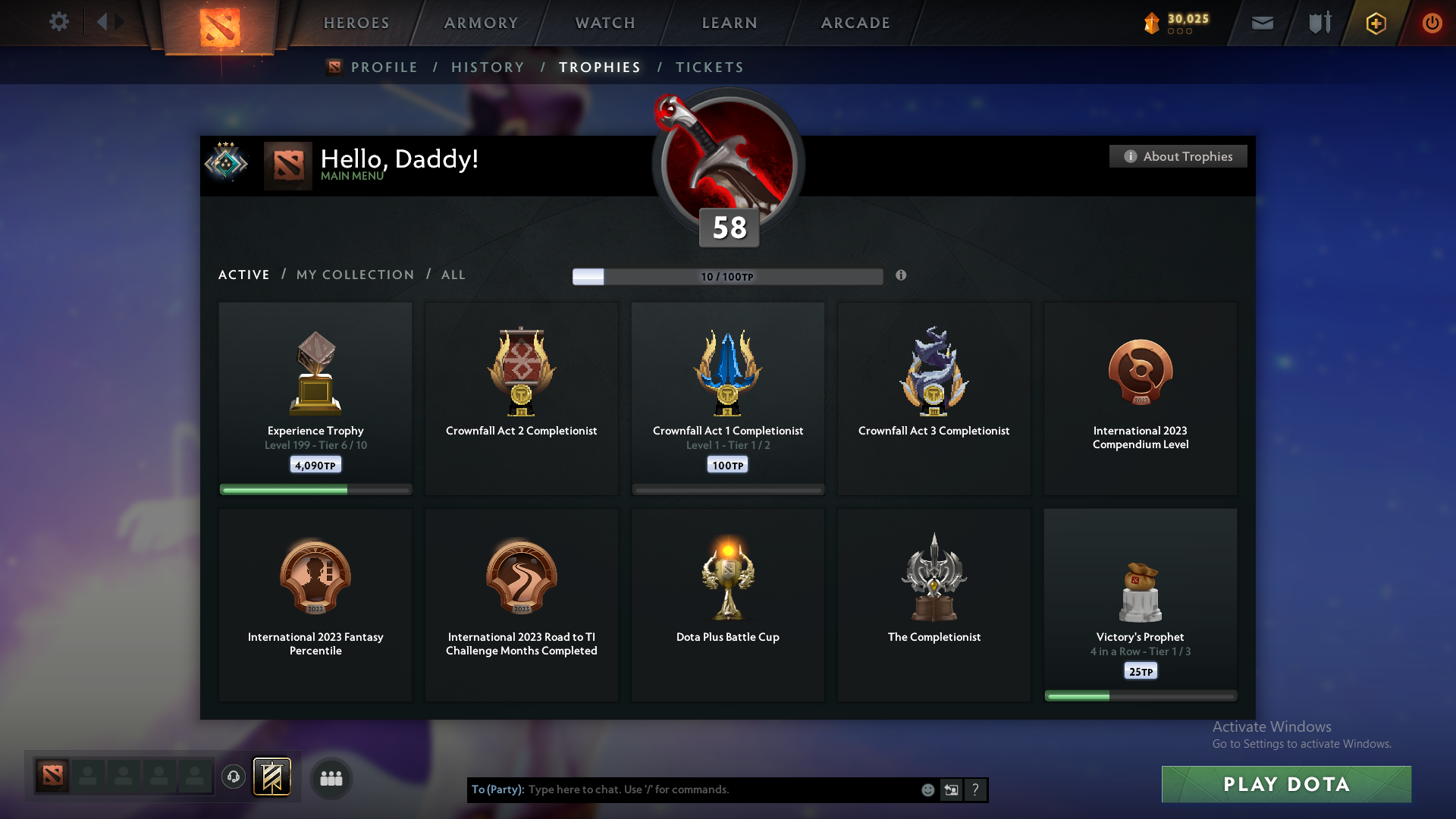Click the 10/100TP progress bar
This screenshot has height=819, width=1456.
click(x=727, y=276)
